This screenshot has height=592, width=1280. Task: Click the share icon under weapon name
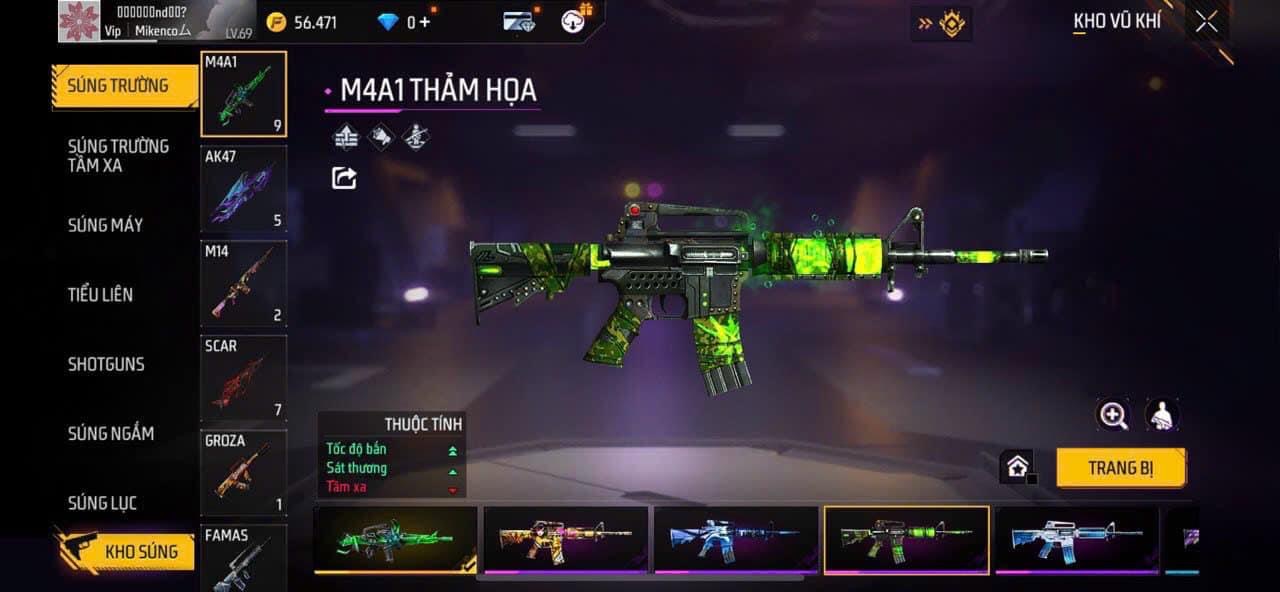coord(344,178)
